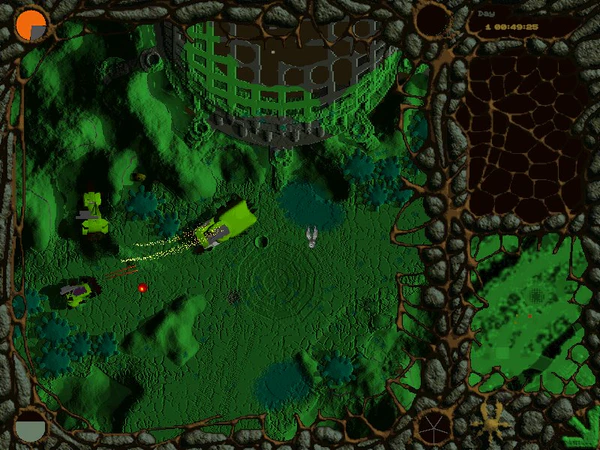Click the minimap terrain view
The width and height of the screenshot is (600, 450).
530,310
